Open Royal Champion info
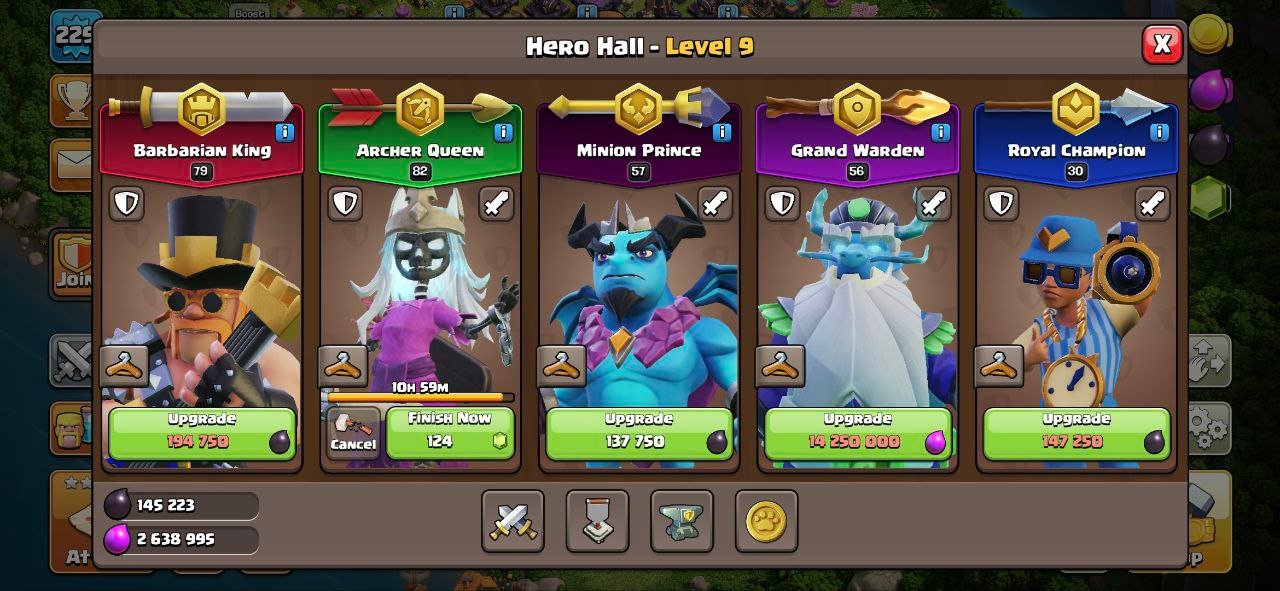The image size is (1280, 591). click(1160, 132)
